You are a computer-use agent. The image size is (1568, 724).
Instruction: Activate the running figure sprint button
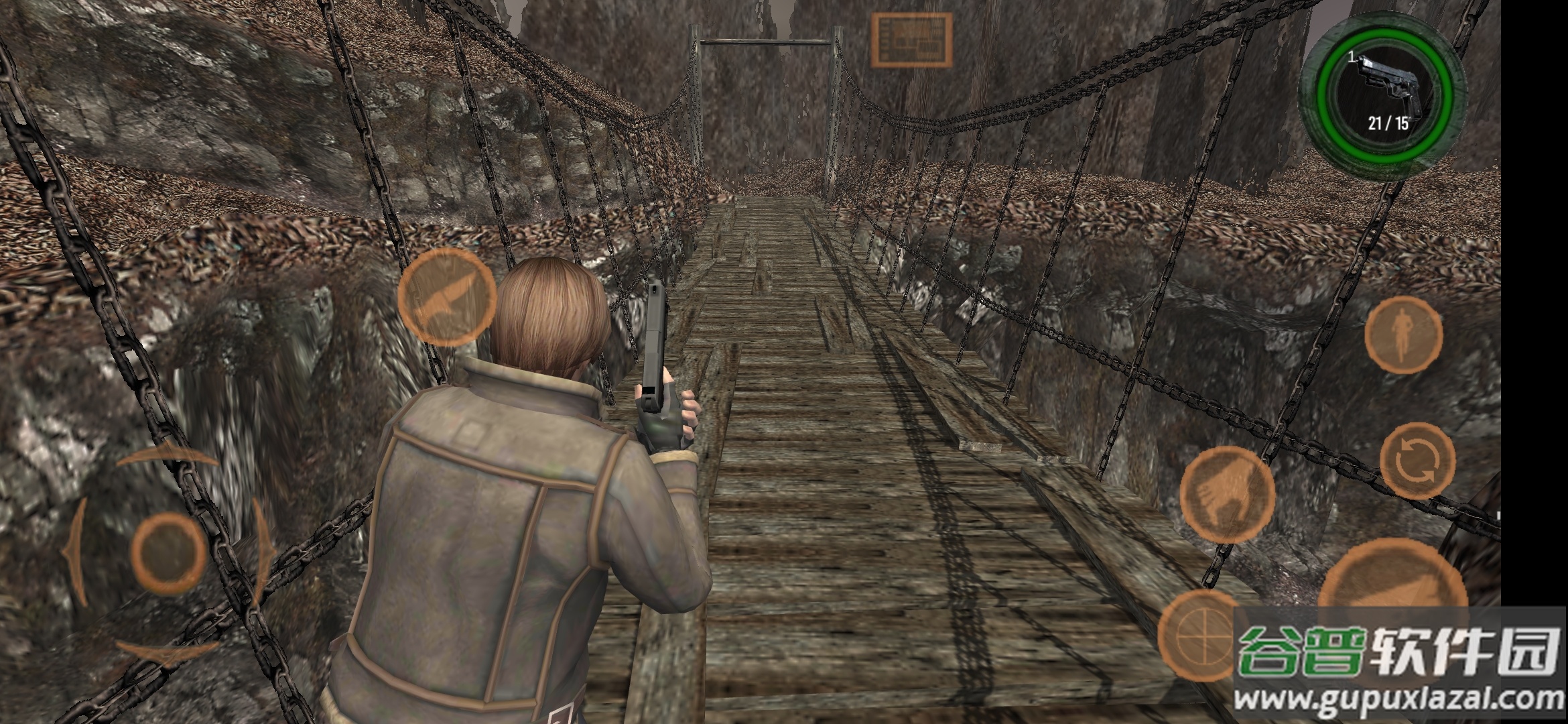[x=1403, y=335]
